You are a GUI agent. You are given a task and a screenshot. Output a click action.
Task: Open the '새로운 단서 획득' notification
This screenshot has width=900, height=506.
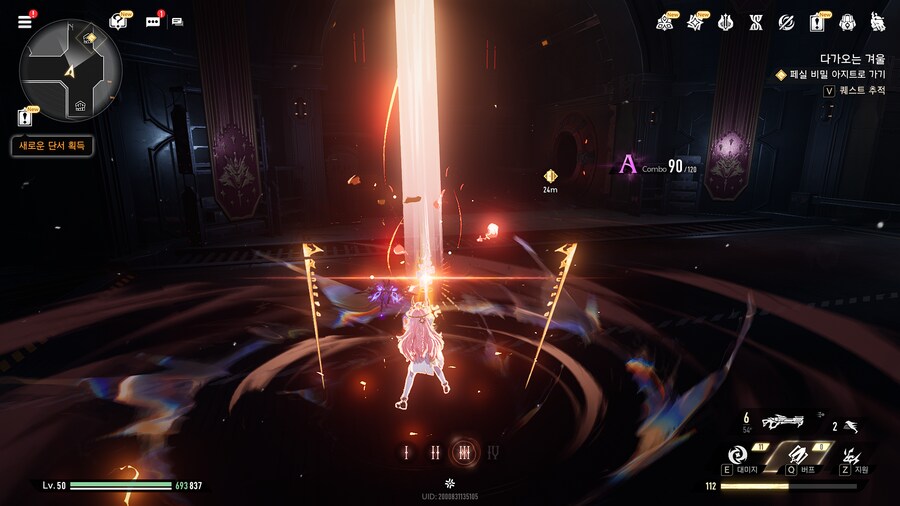(x=52, y=146)
